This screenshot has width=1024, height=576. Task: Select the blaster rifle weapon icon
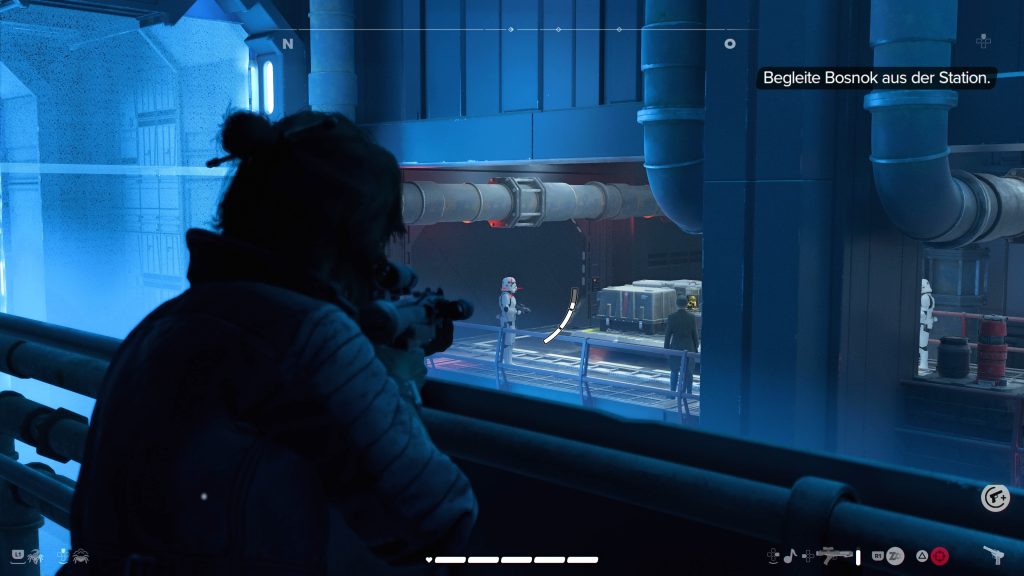click(834, 554)
